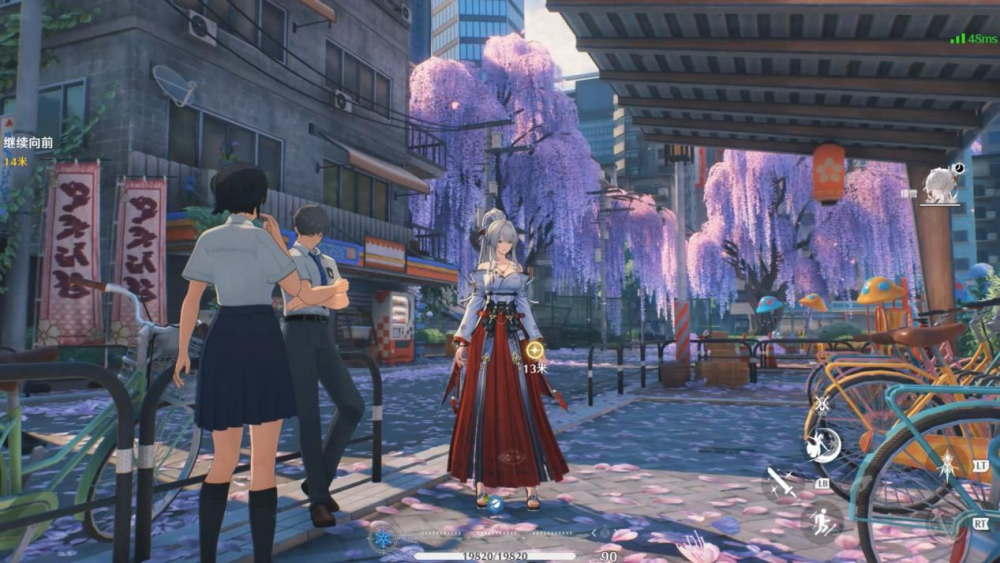Image resolution: width=1000 pixels, height=563 pixels.
Task: Select the golden quest waypoint marker
Action: tap(535, 350)
